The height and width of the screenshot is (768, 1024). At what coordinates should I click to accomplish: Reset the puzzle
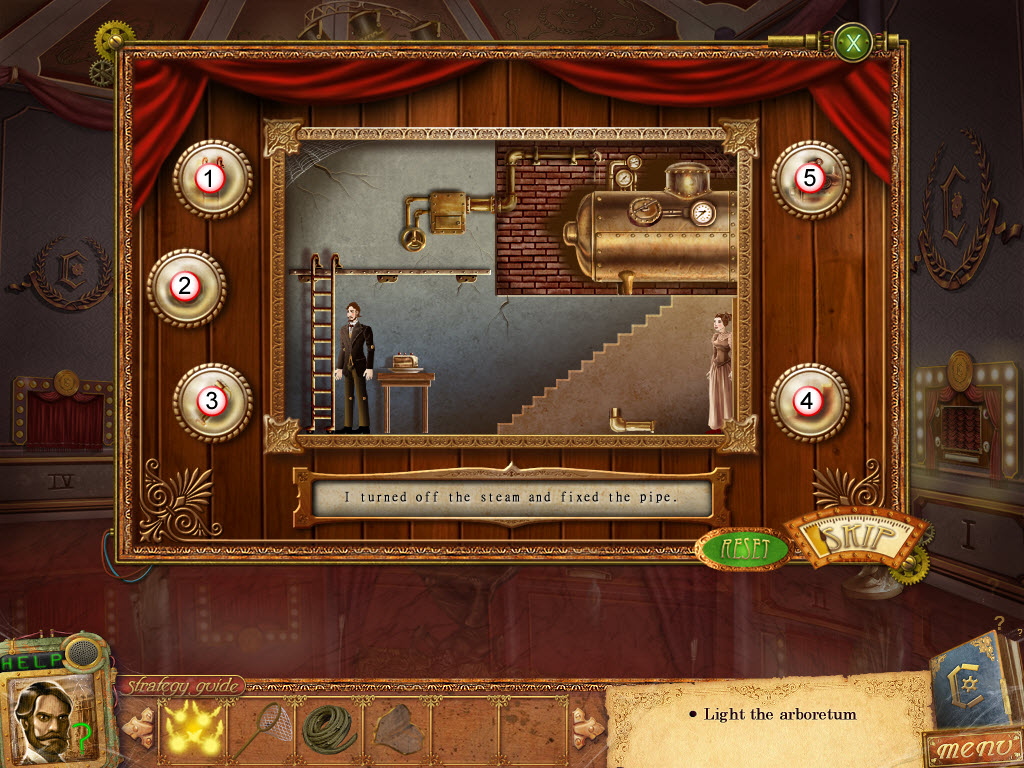click(x=744, y=548)
